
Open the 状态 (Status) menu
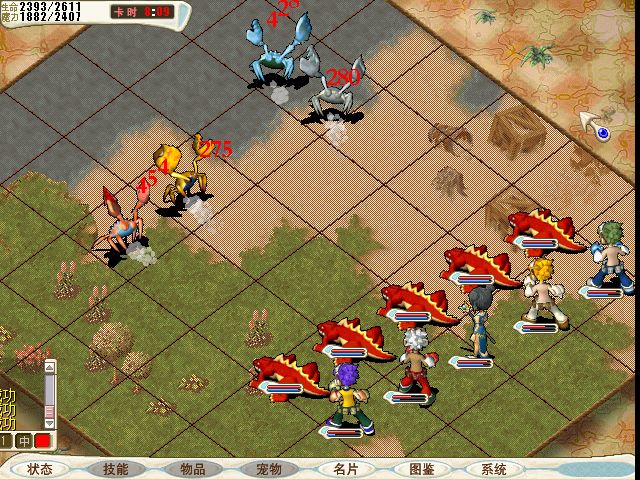click(x=40, y=469)
